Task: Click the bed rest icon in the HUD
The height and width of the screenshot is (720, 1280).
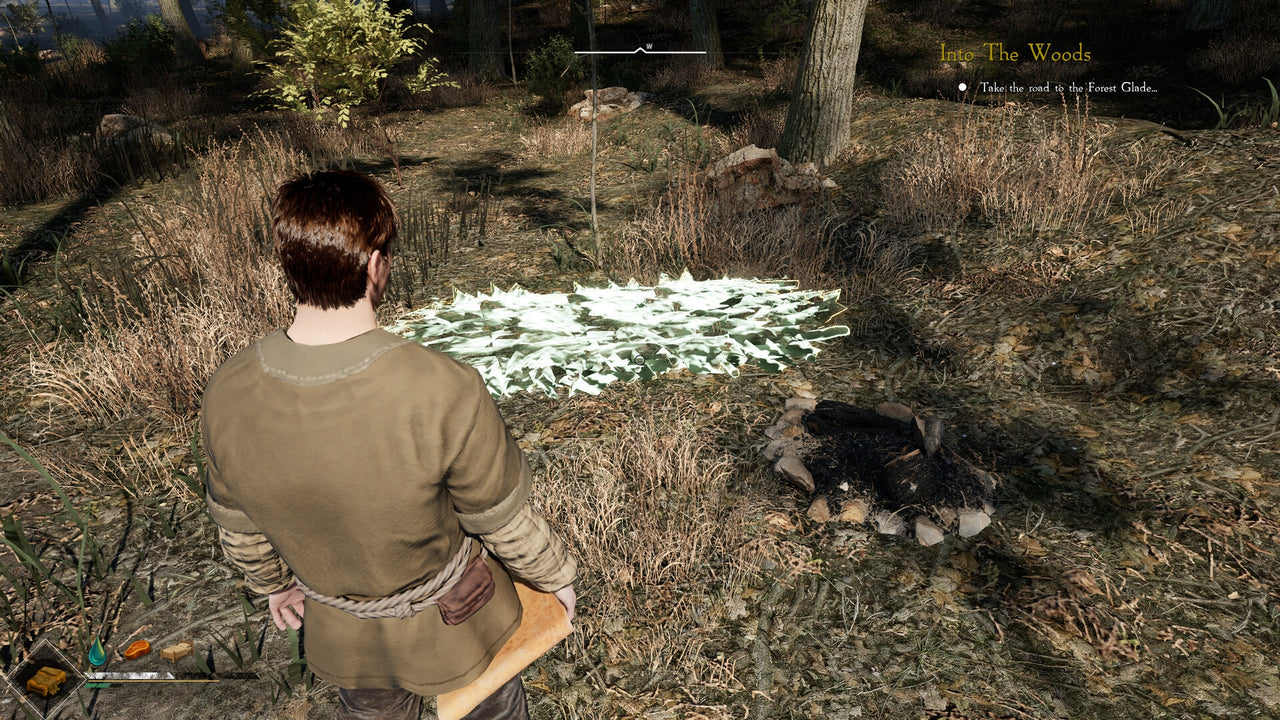Action: [176, 651]
